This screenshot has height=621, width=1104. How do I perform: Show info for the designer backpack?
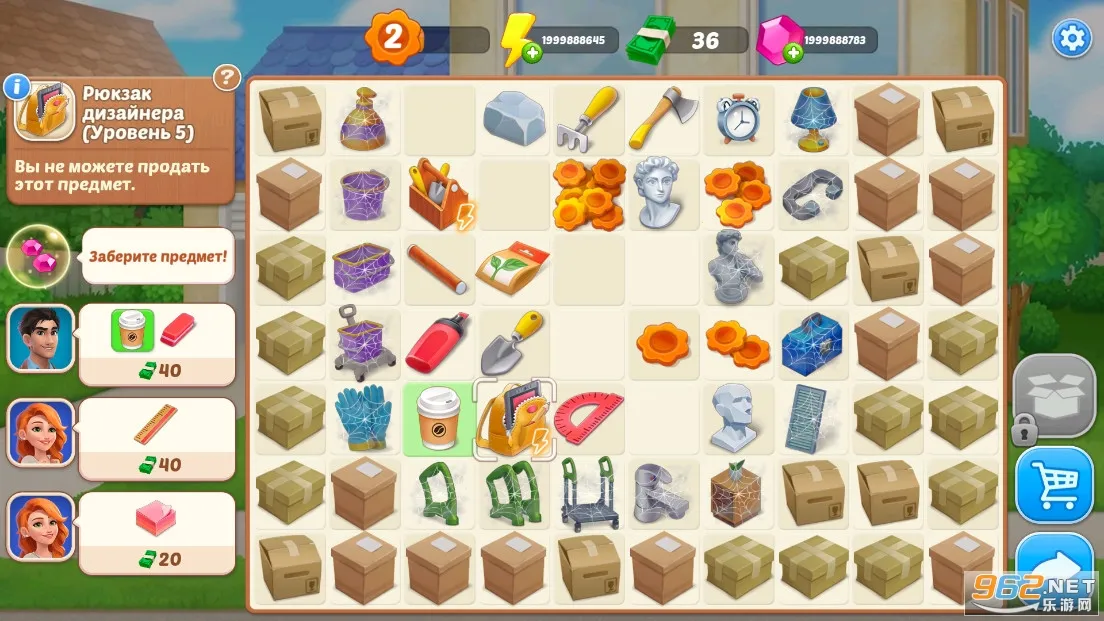point(17,86)
